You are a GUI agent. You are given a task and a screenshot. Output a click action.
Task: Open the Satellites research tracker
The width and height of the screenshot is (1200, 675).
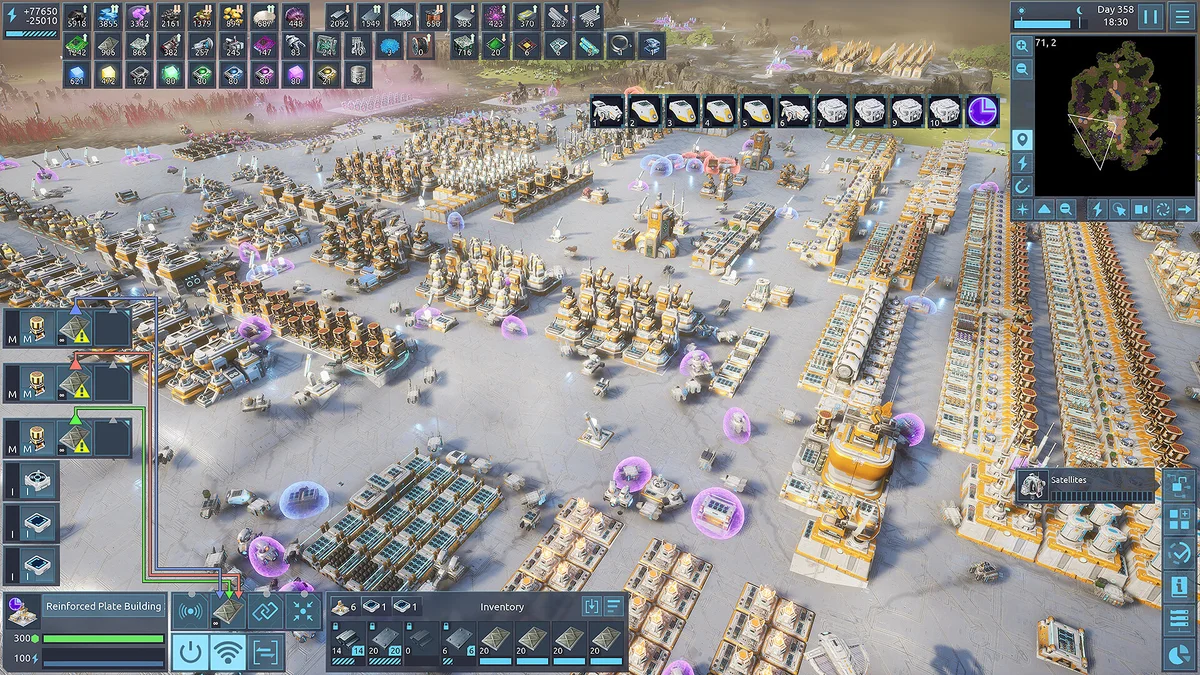pyautogui.click(x=1086, y=486)
